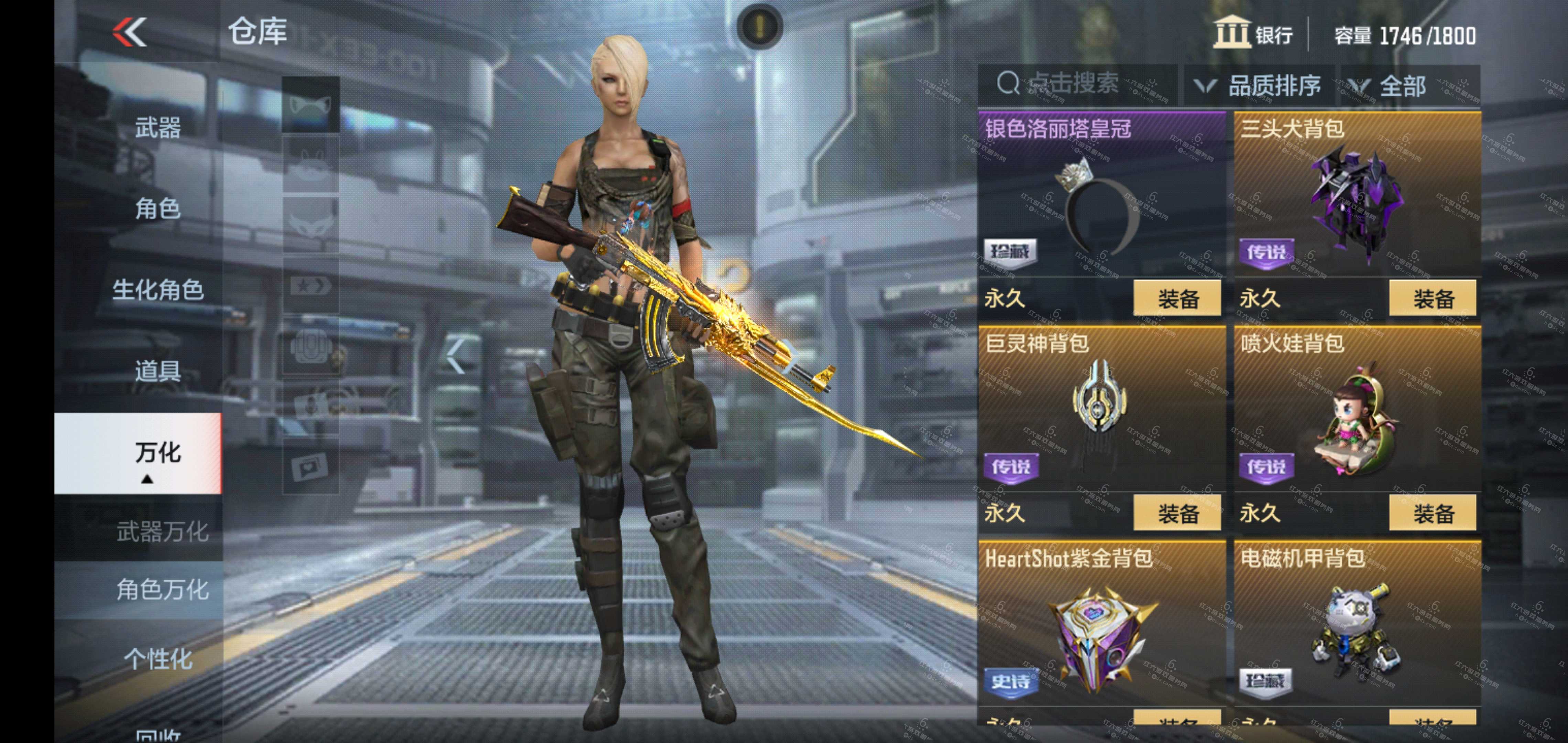Equip the 喷火娃背包
The width and height of the screenshot is (1568, 743).
(1432, 513)
